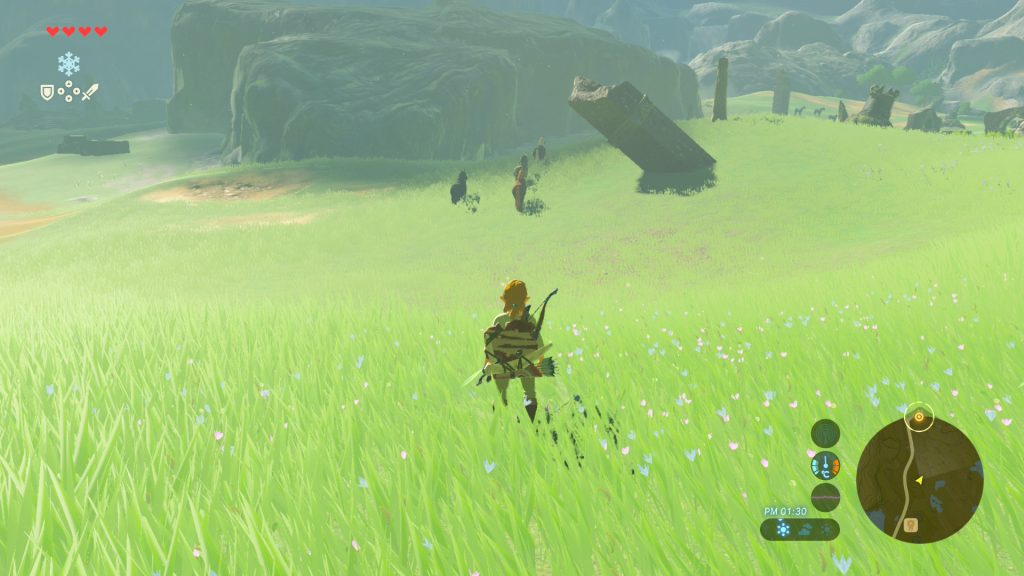Choose the sword quick-select icon

[90, 92]
